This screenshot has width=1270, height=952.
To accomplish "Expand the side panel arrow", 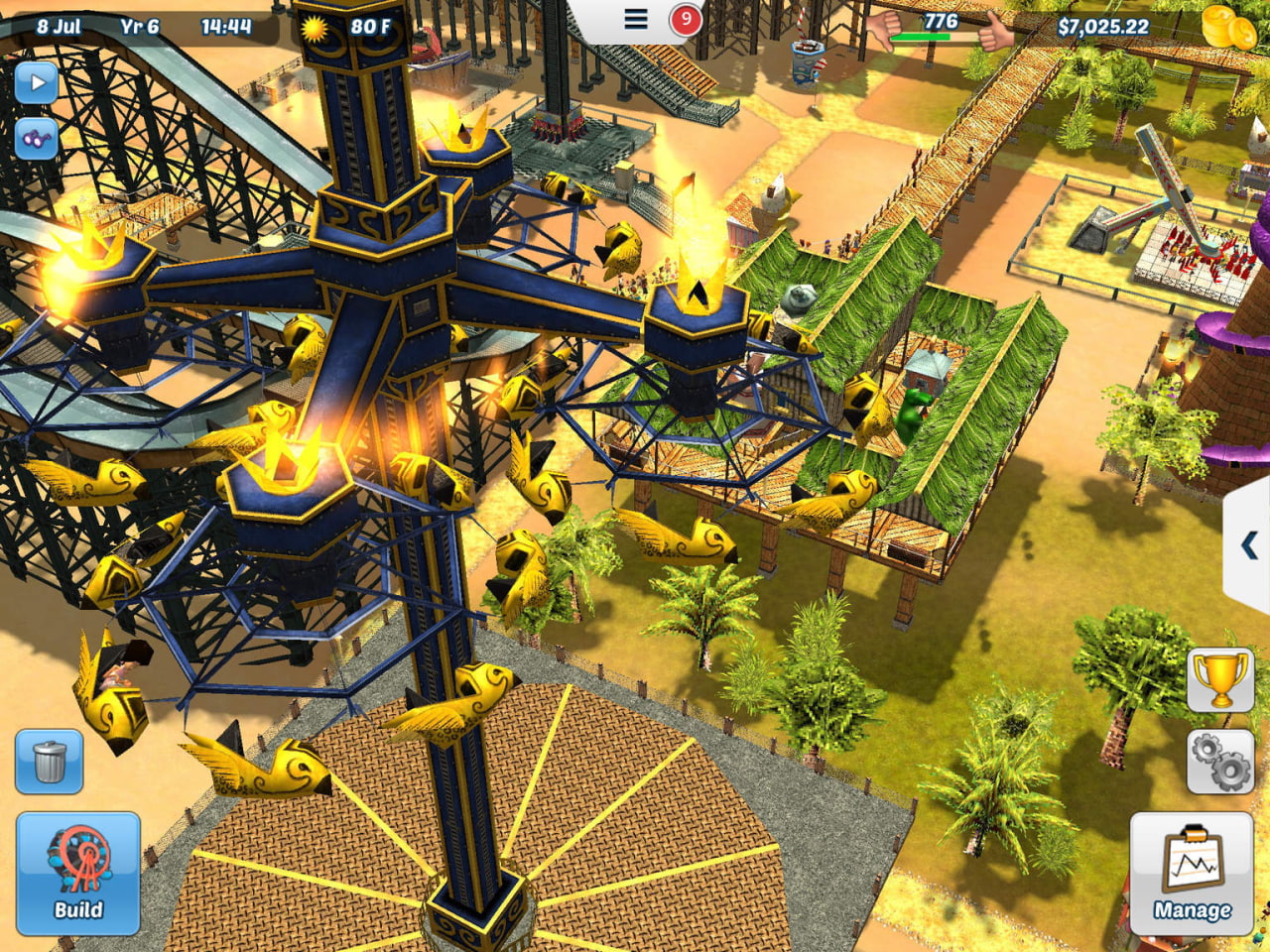I will coord(1249,544).
